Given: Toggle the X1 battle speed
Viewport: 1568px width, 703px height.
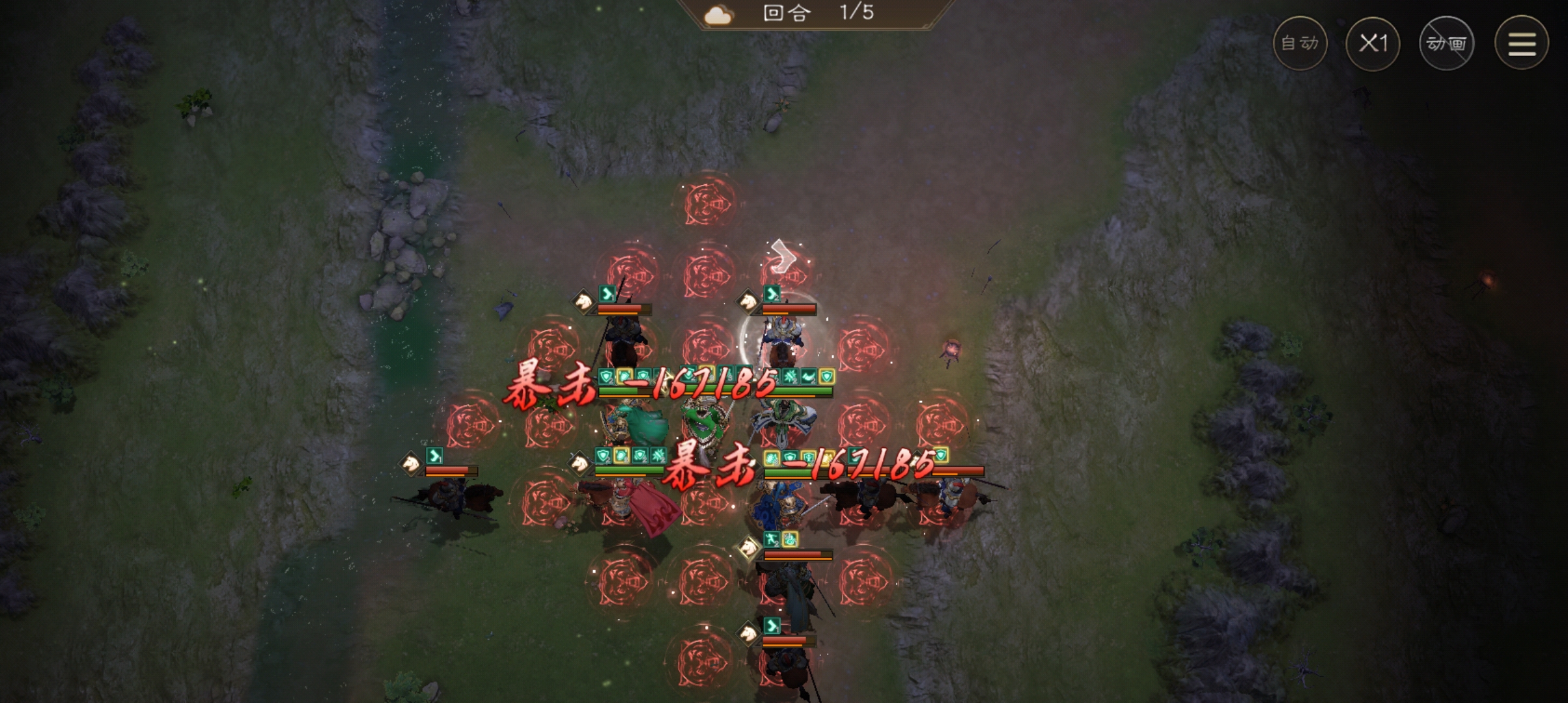Looking at the screenshot, I should click(x=1373, y=44).
